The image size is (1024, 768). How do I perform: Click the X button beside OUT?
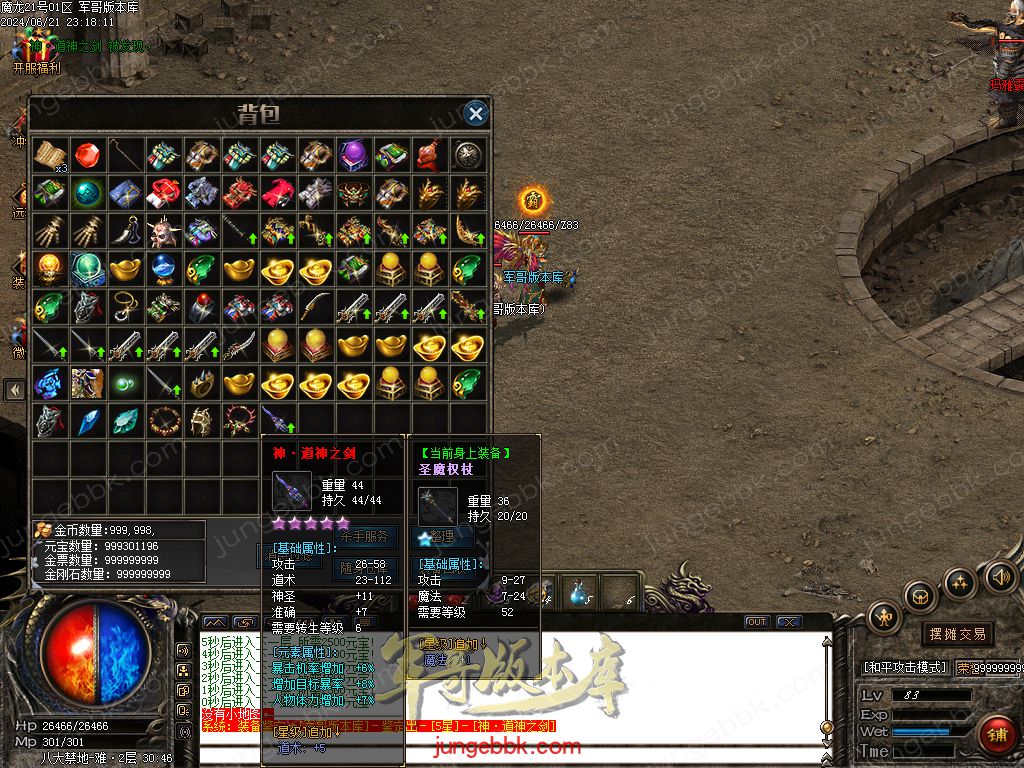788,622
